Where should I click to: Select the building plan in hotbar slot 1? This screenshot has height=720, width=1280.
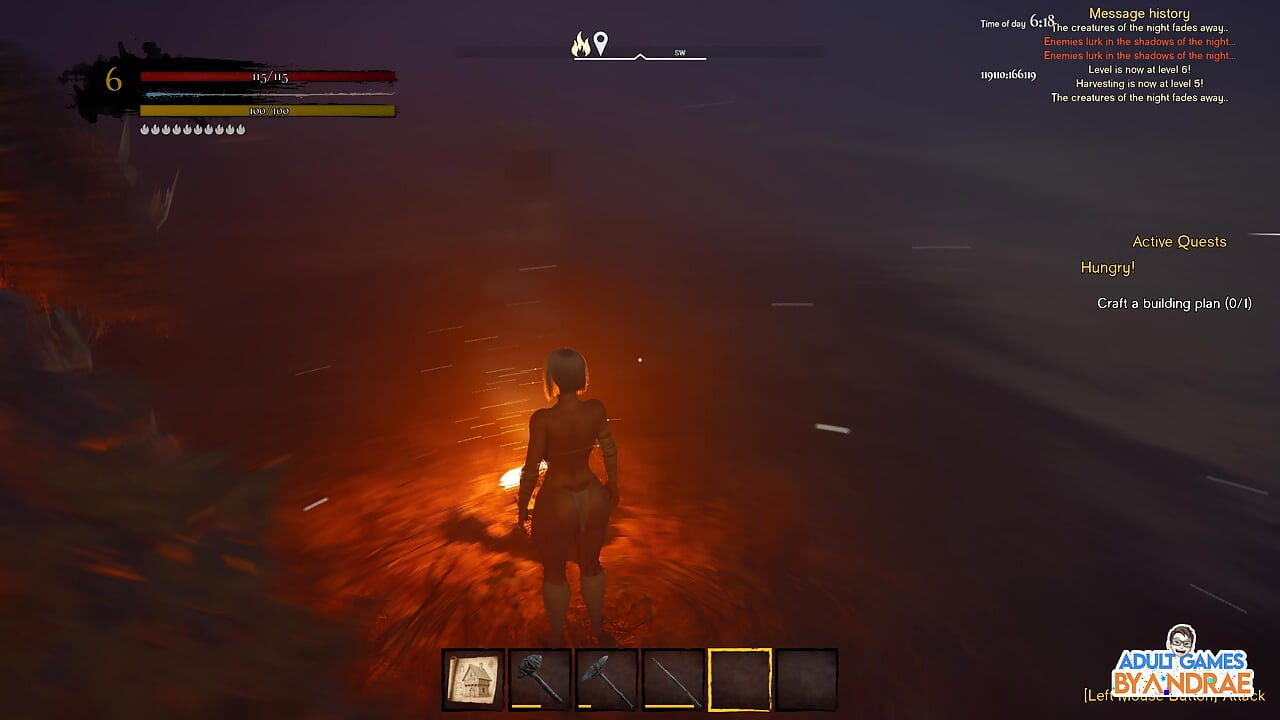point(471,678)
